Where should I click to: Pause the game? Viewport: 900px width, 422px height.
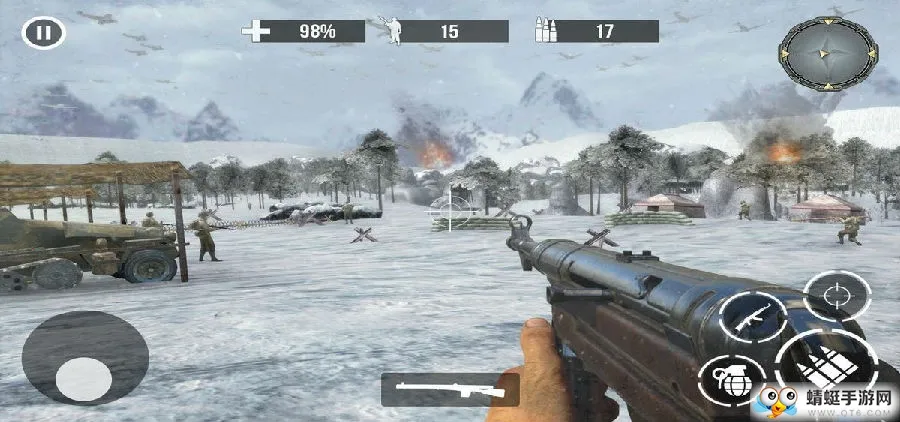(x=43, y=33)
